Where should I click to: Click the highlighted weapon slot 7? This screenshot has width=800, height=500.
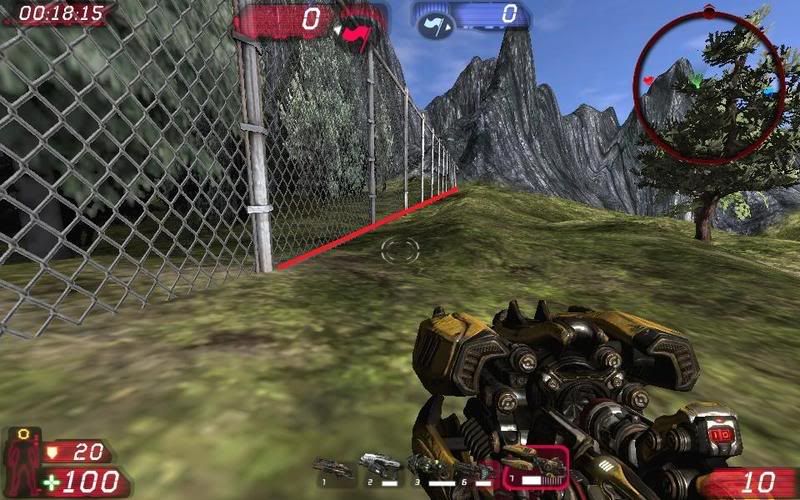534,464
